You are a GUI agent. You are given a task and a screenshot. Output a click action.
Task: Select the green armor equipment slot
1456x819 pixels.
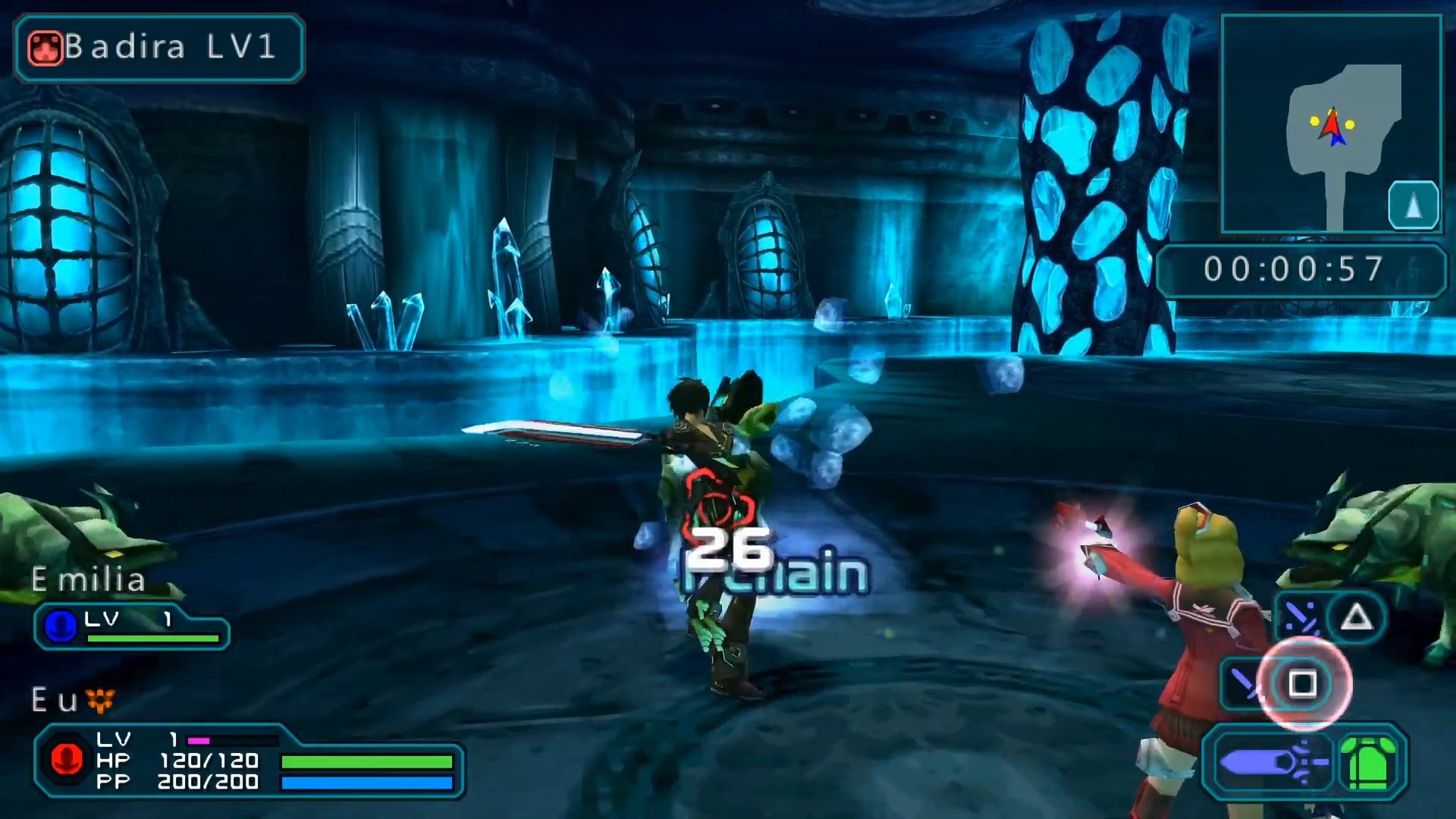pyautogui.click(x=1370, y=763)
